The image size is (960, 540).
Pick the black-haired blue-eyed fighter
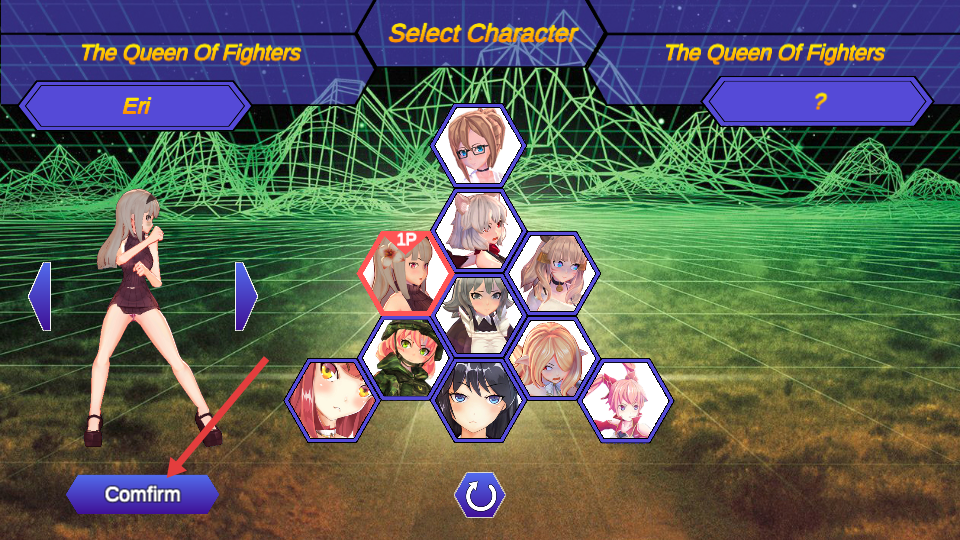pos(478,400)
